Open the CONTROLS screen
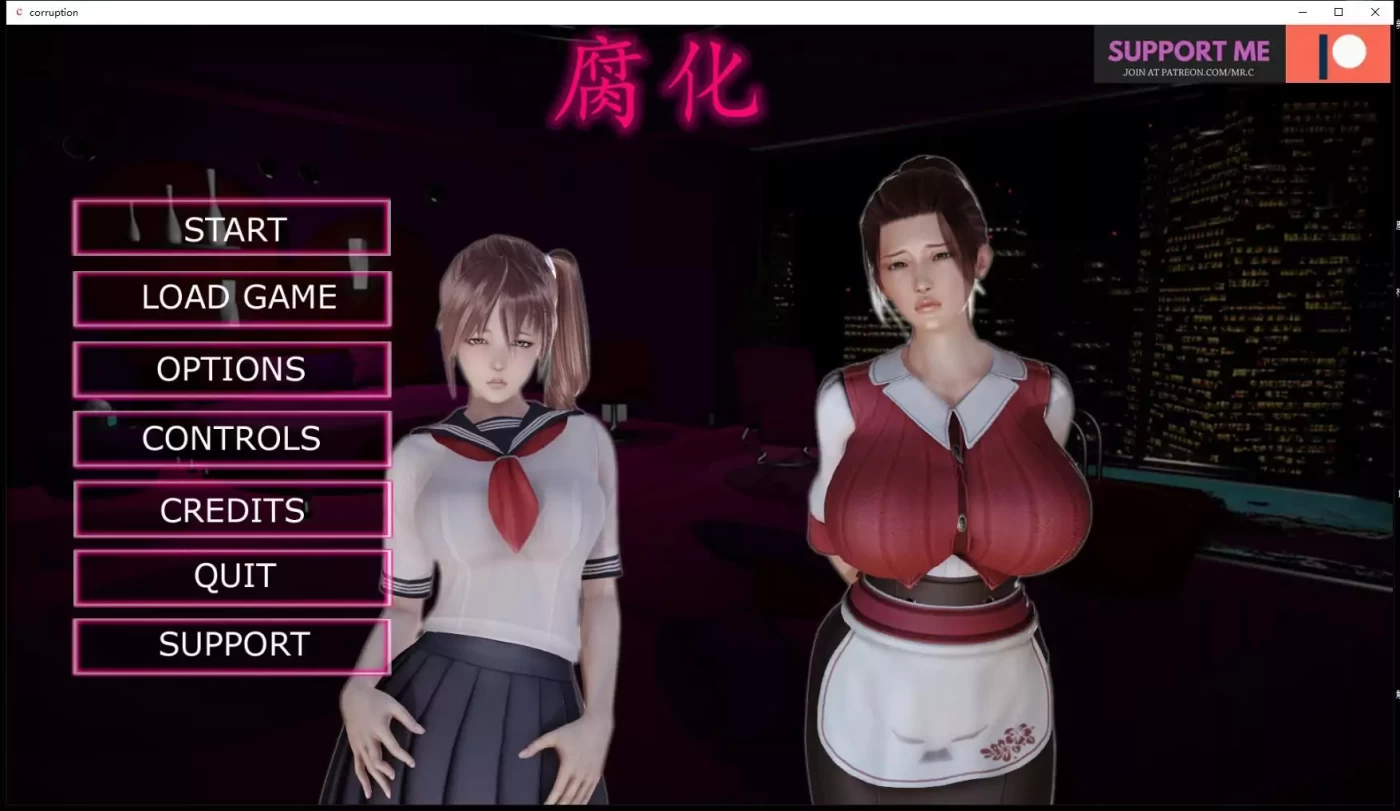Image resolution: width=1400 pixels, height=811 pixels. 232,438
